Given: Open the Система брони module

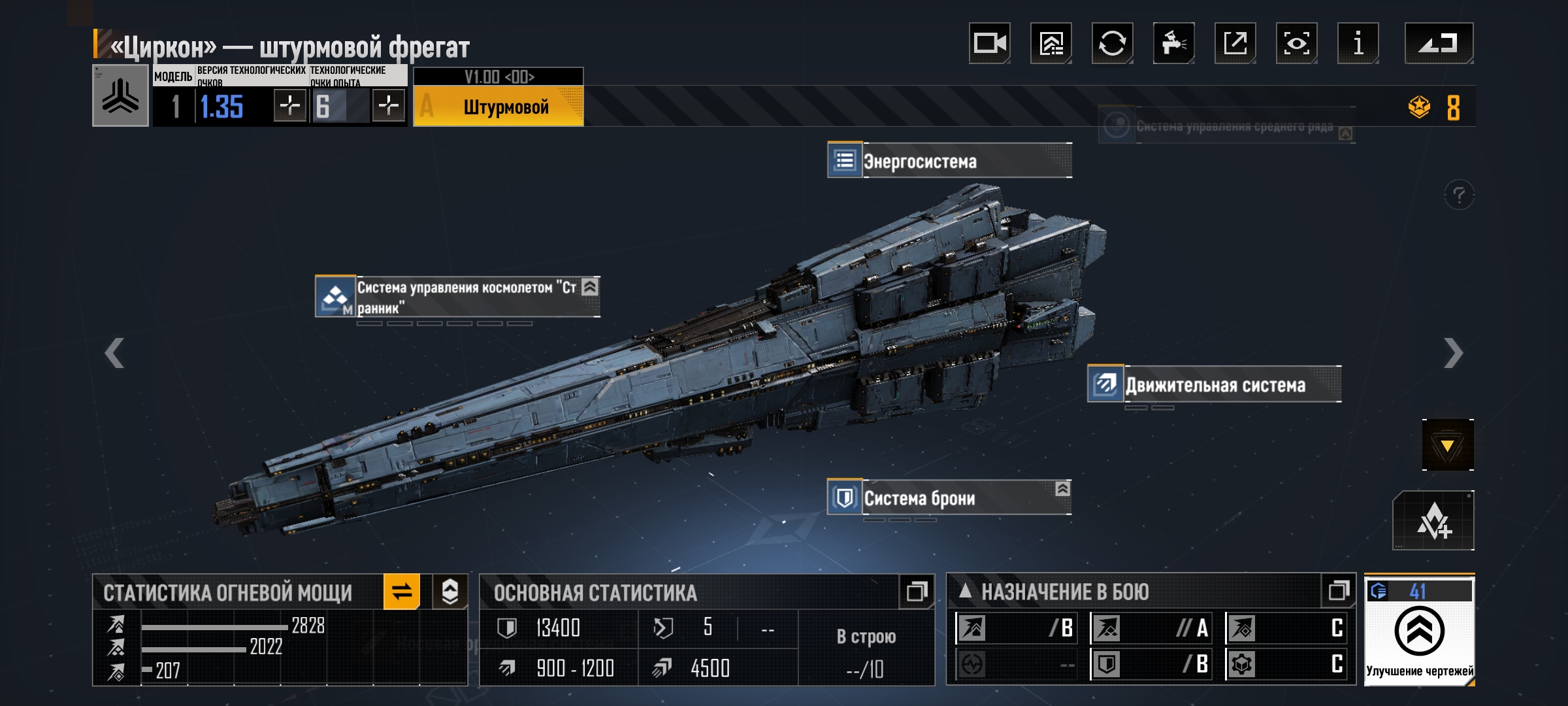Looking at the screenshot, I should point(949,497).
